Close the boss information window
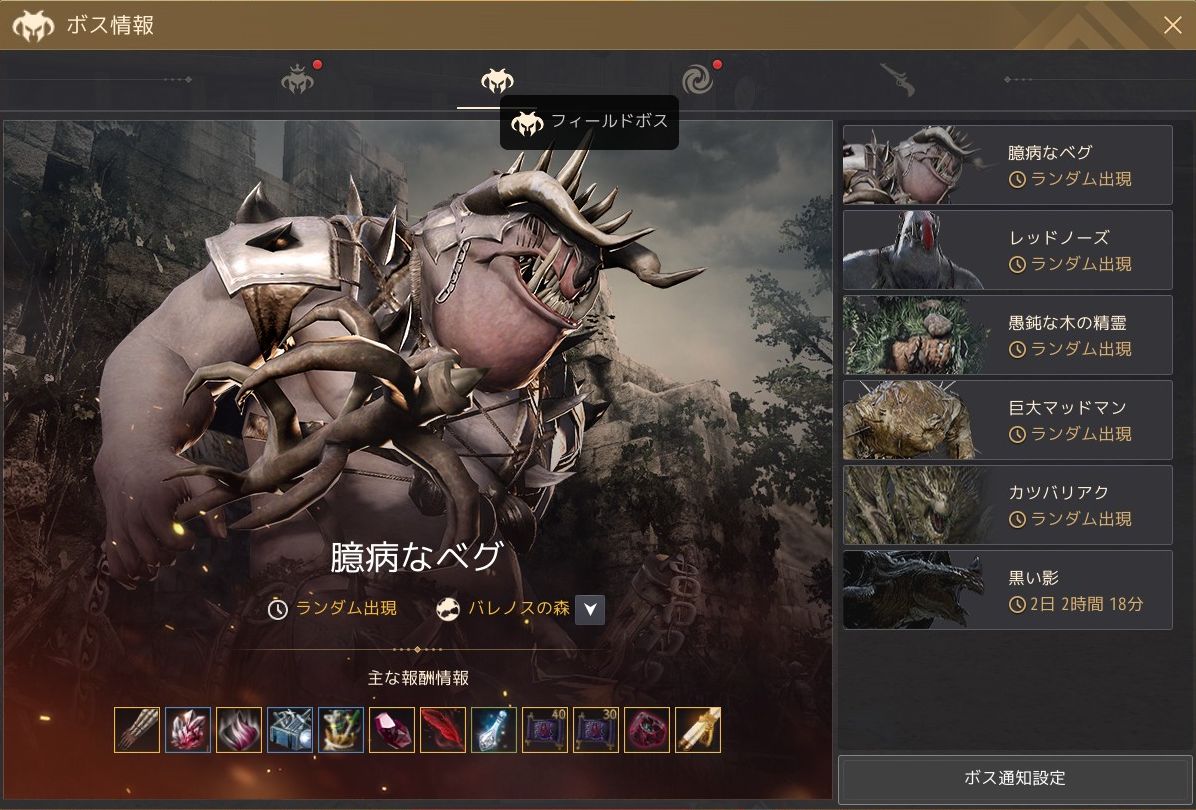1196x810 pixels. [x=1172, y=25]
